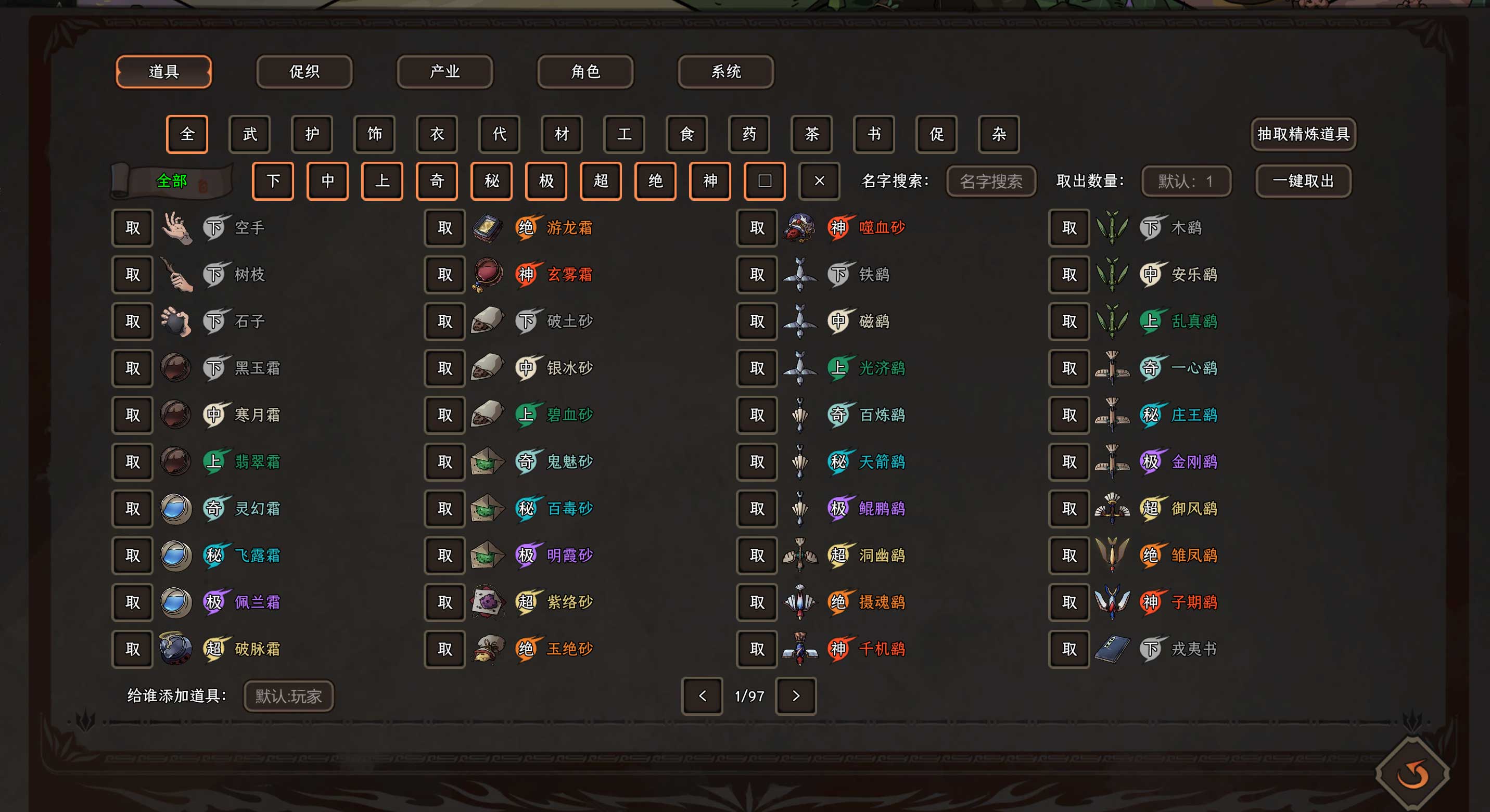The width and height of the screenshot is (1490, 812).
Task: Click the 戎夷书 book icon
Action: pos(1113,649)
